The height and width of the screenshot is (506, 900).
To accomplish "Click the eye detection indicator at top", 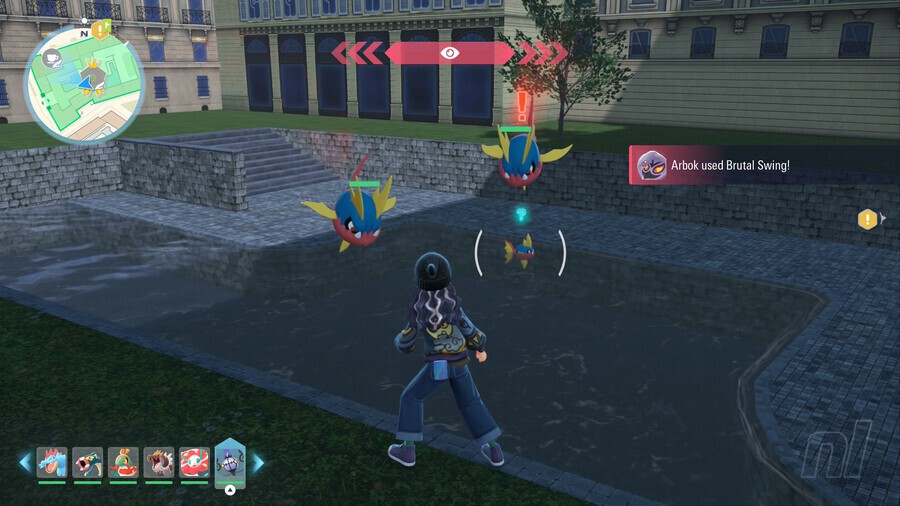I will [x=450, y=53].
